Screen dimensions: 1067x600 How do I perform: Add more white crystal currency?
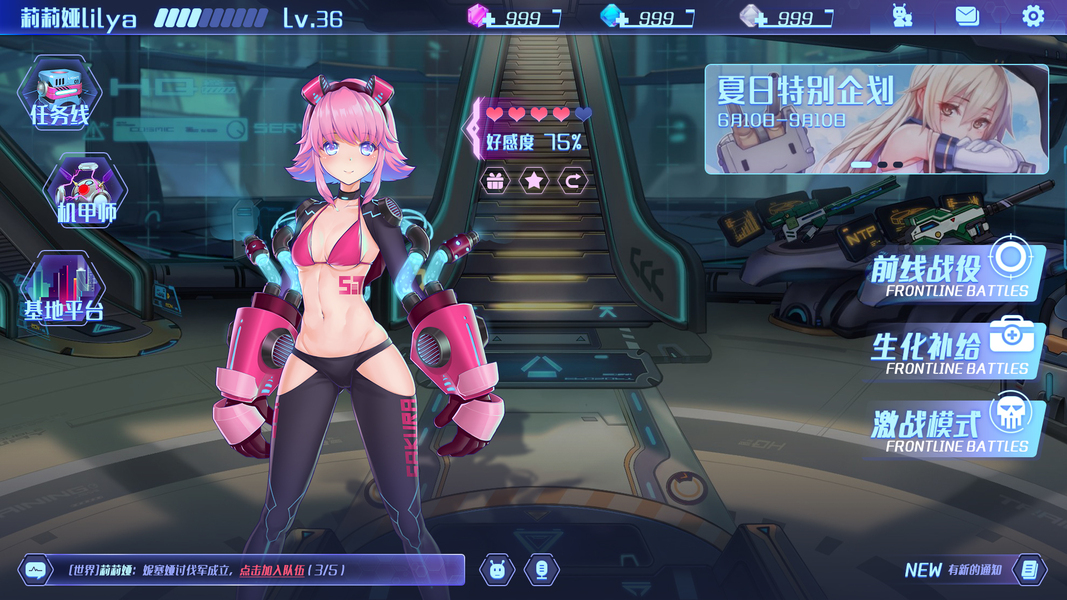(x=753, y=17)
